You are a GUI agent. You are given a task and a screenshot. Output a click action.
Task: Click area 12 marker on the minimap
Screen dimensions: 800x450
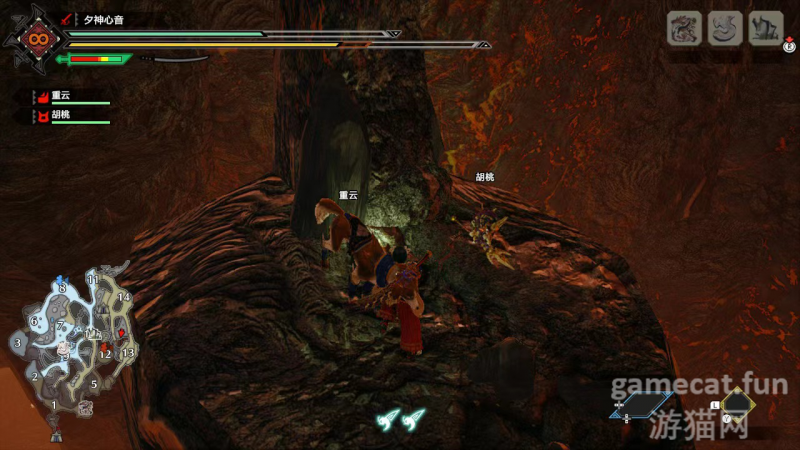click(105, 353)
